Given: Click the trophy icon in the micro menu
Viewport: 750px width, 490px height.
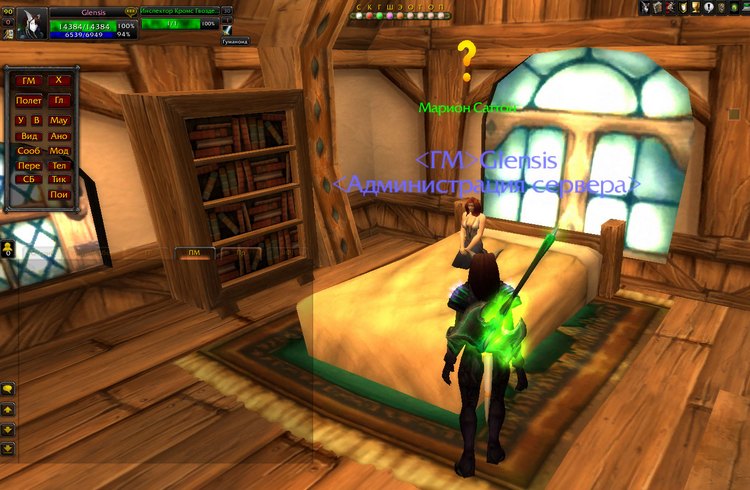Looking at the screenshot, I should (695, 8).
